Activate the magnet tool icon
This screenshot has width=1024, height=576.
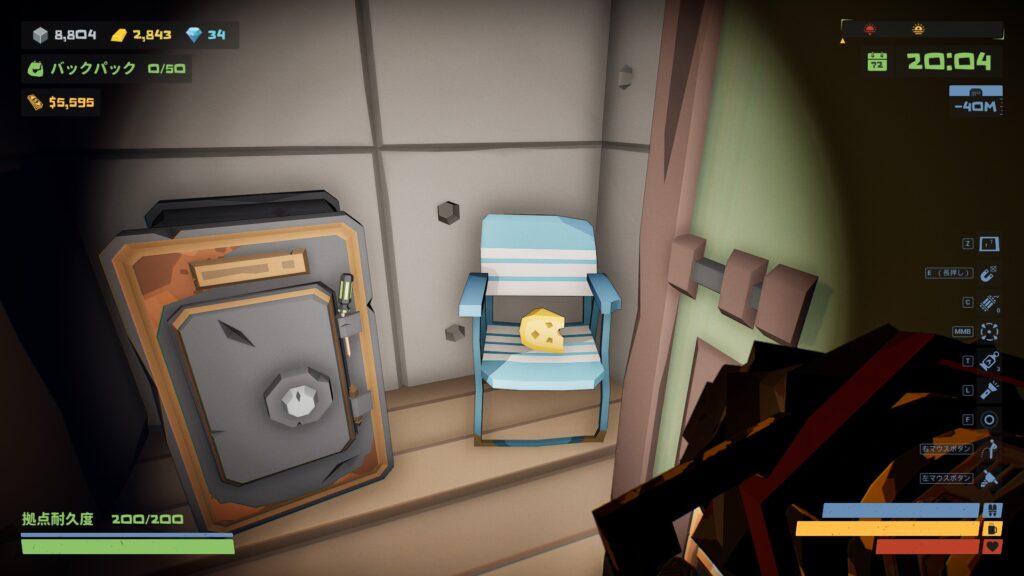pyautogui.click(x=989, y=273)
